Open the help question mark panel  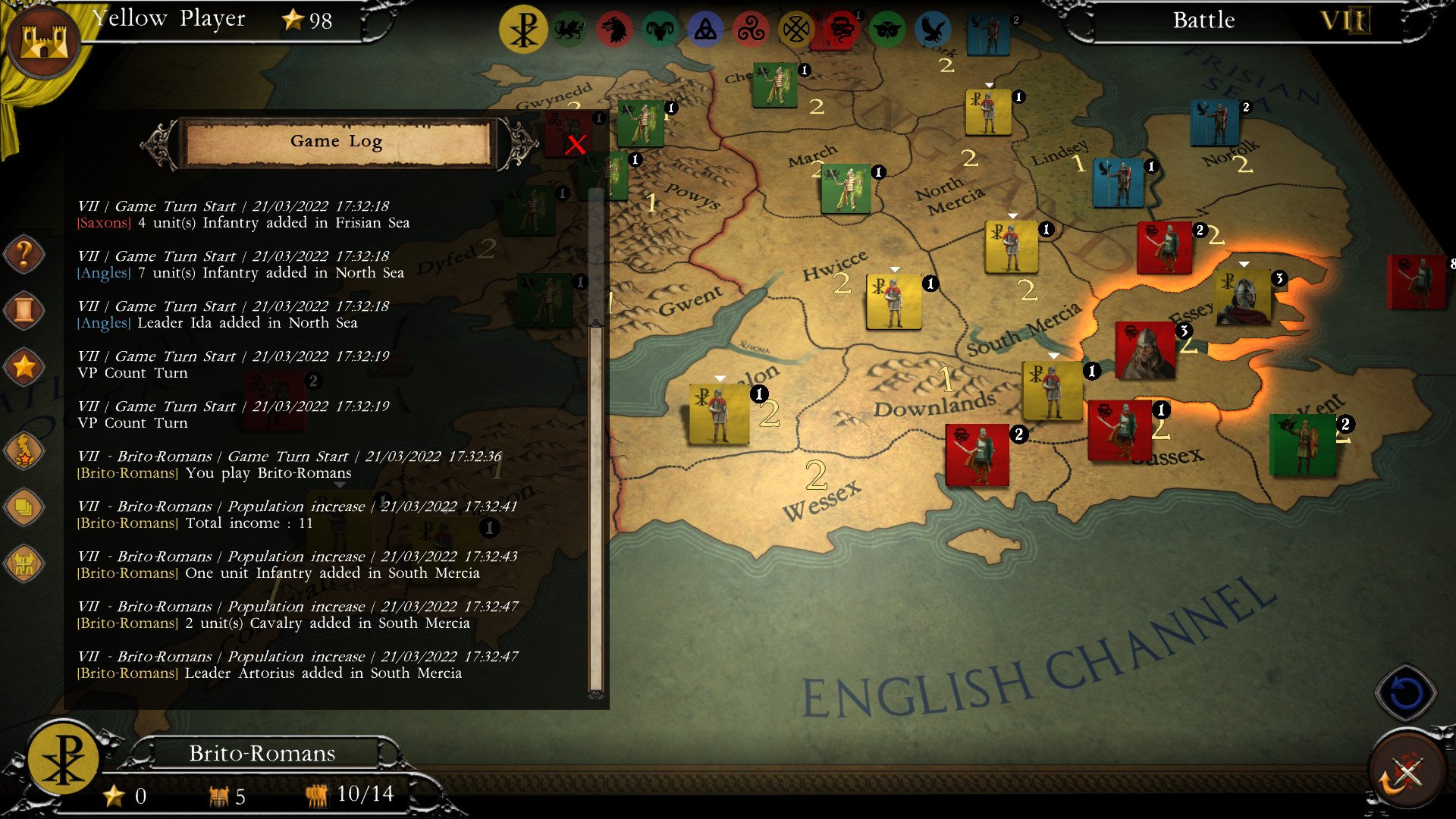click(24, 255)
